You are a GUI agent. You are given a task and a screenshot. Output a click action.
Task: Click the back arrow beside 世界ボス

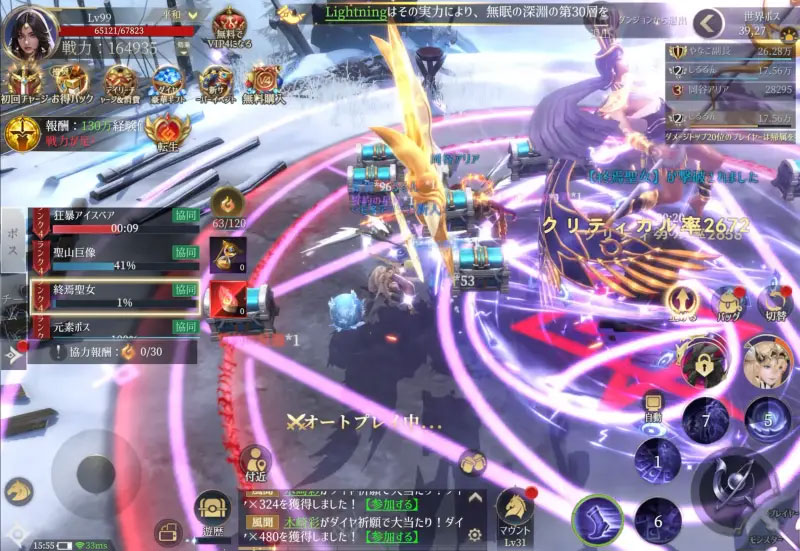click(710, 23)
